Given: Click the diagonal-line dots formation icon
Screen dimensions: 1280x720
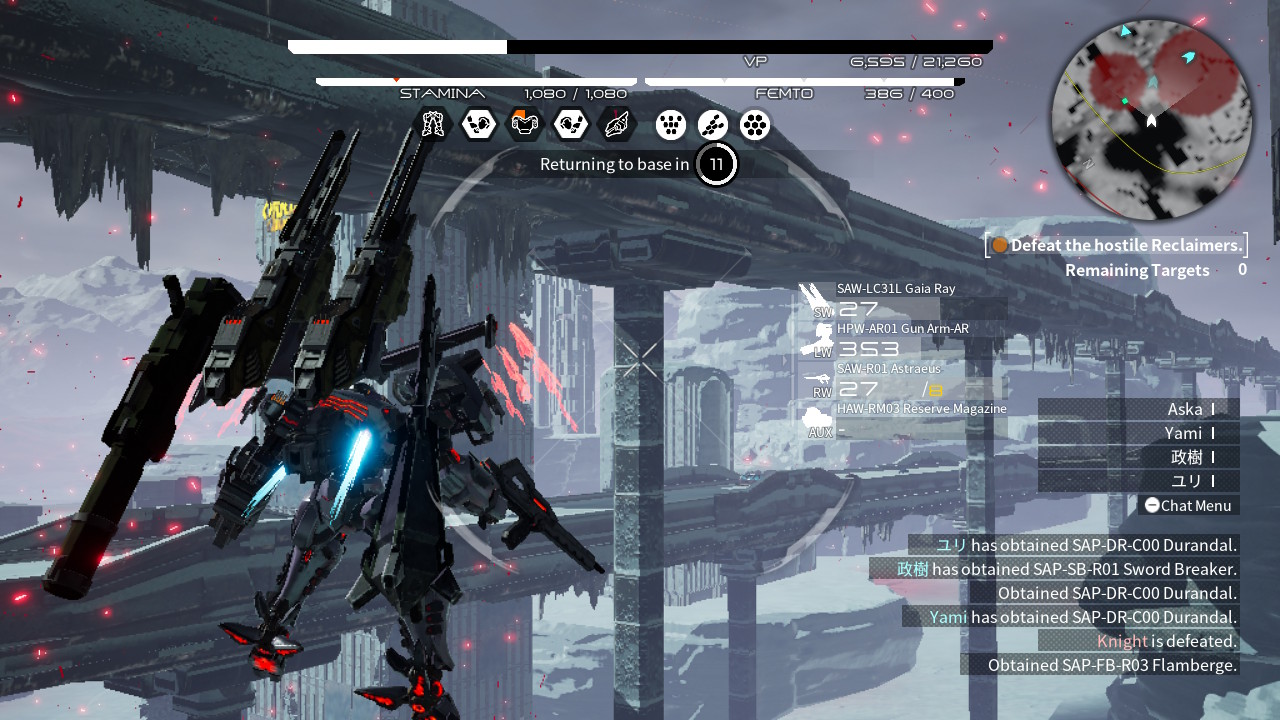Looking at the screenshot, I should [x=713, y=124].
